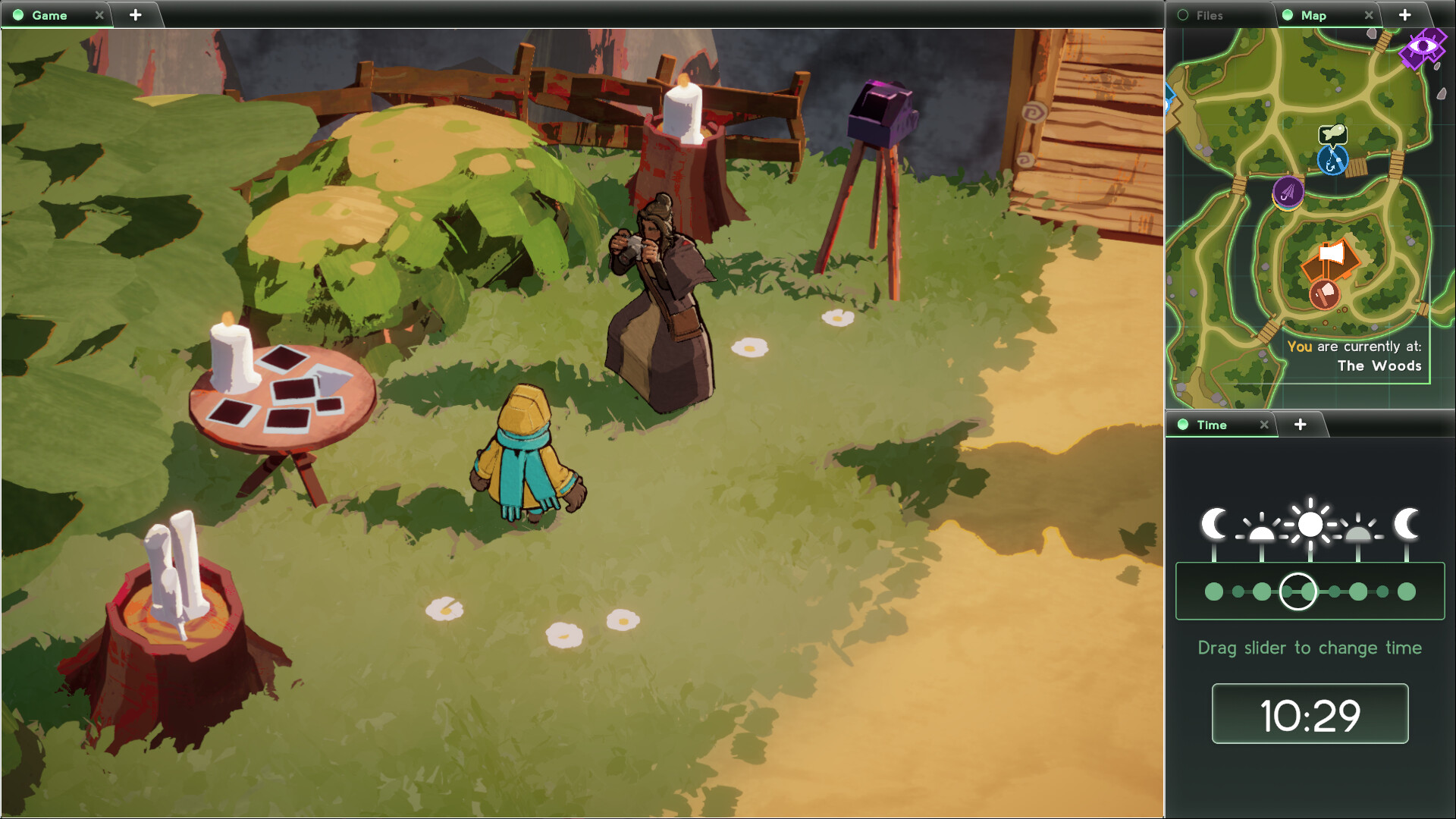Click the fishing spot marker on the map
This screenshot has height=819, width=1456.
[1335, 162]
